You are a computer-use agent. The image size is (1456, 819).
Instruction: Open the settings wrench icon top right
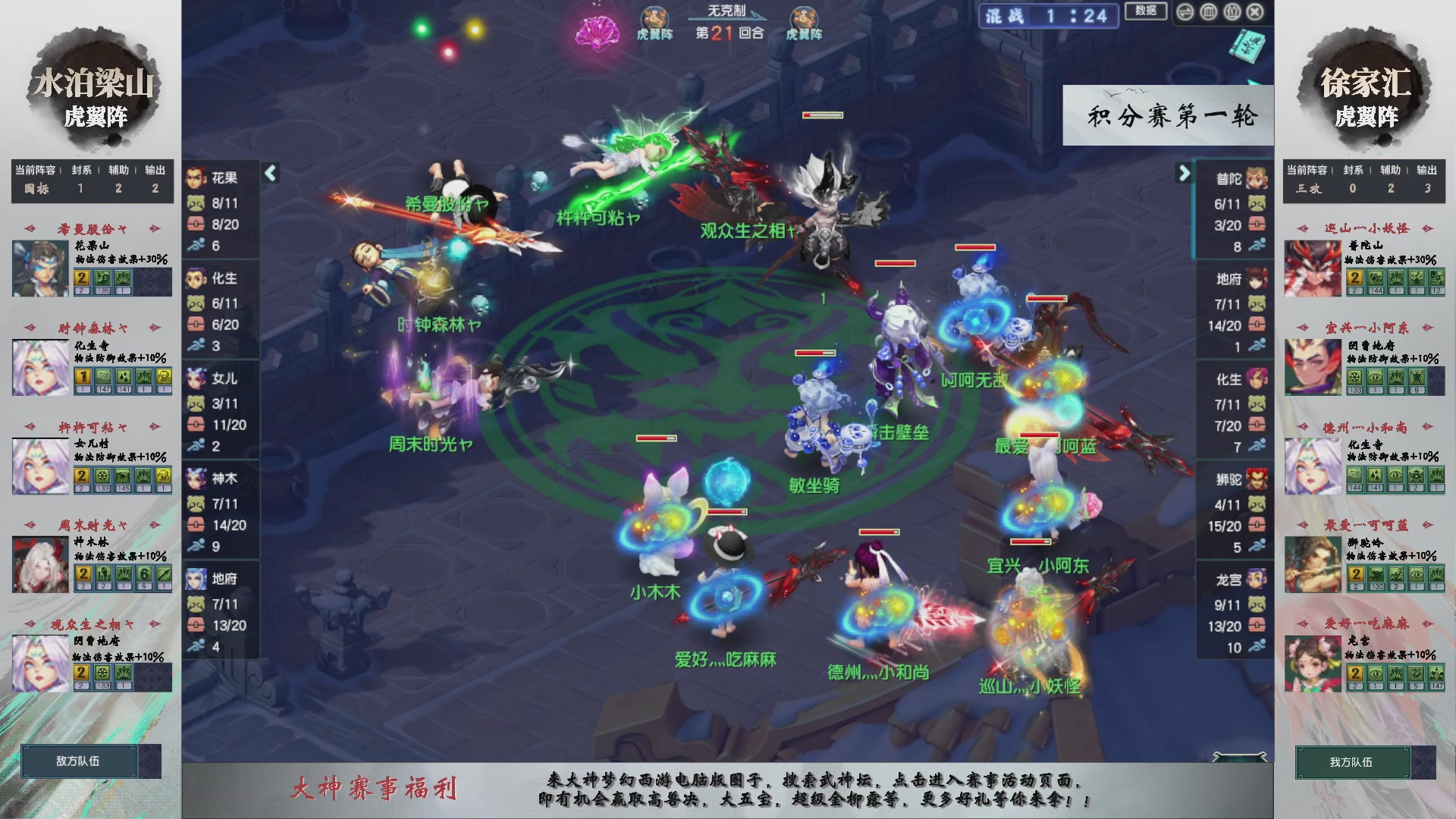pos(1184,12)
